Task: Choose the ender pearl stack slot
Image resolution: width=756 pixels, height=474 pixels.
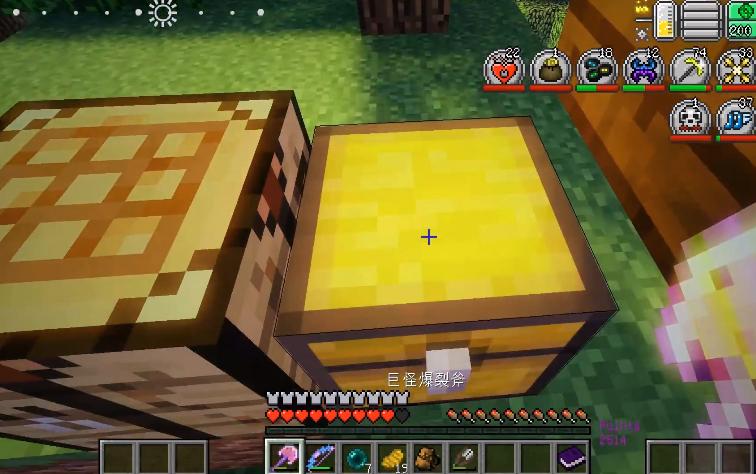Action: point(356,458)
